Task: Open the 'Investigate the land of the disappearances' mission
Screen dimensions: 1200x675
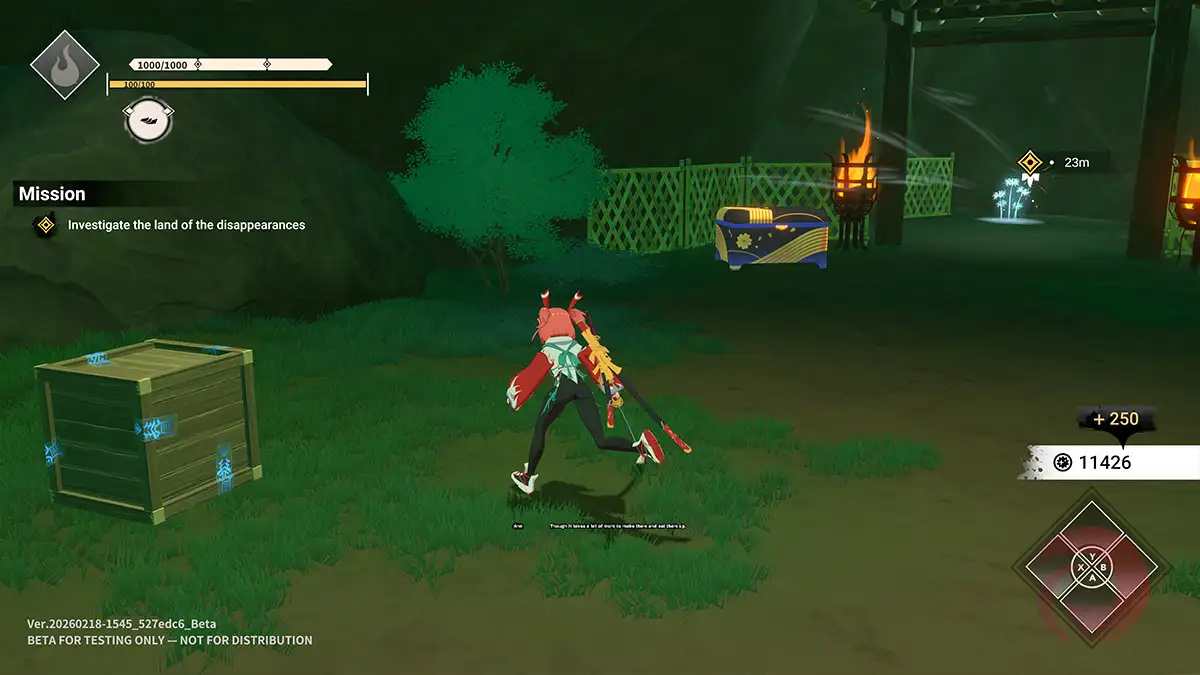Action: click(186, 225)
